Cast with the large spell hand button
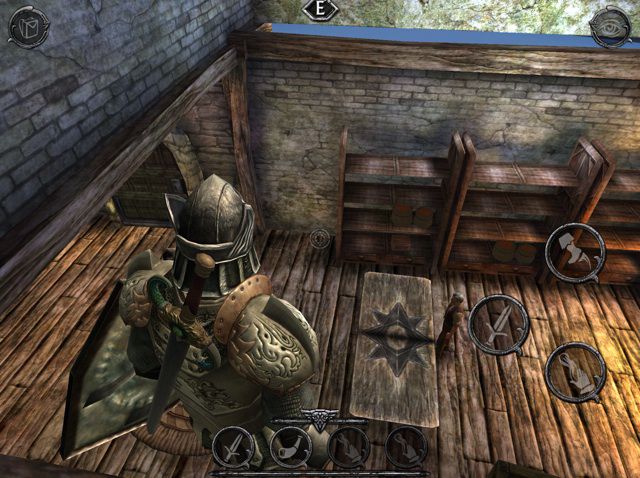The height and width of the screenshot is (478, 640). point(575,372)
